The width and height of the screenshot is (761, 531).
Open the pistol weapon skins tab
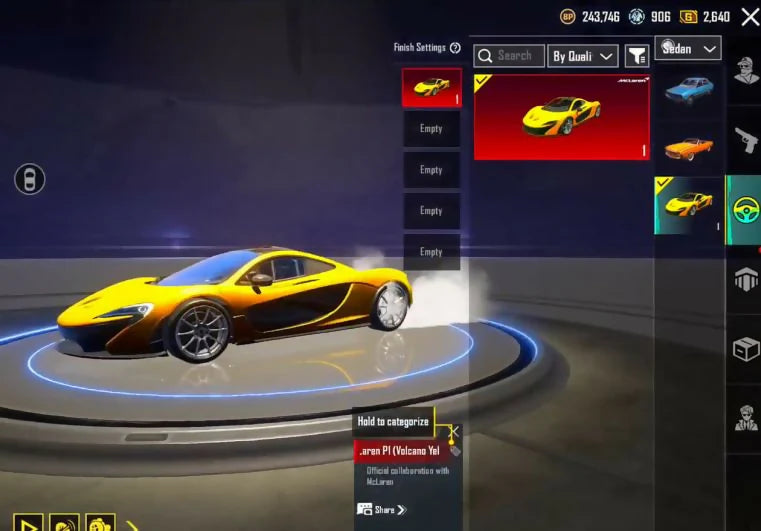click(x=745, y=141)
